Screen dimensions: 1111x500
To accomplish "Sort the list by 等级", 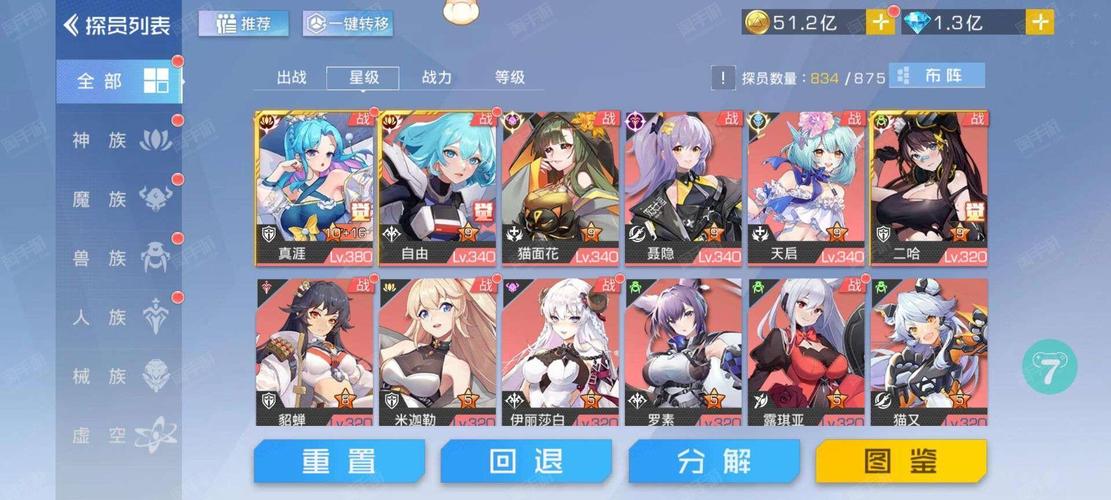I will coord(510,77).
